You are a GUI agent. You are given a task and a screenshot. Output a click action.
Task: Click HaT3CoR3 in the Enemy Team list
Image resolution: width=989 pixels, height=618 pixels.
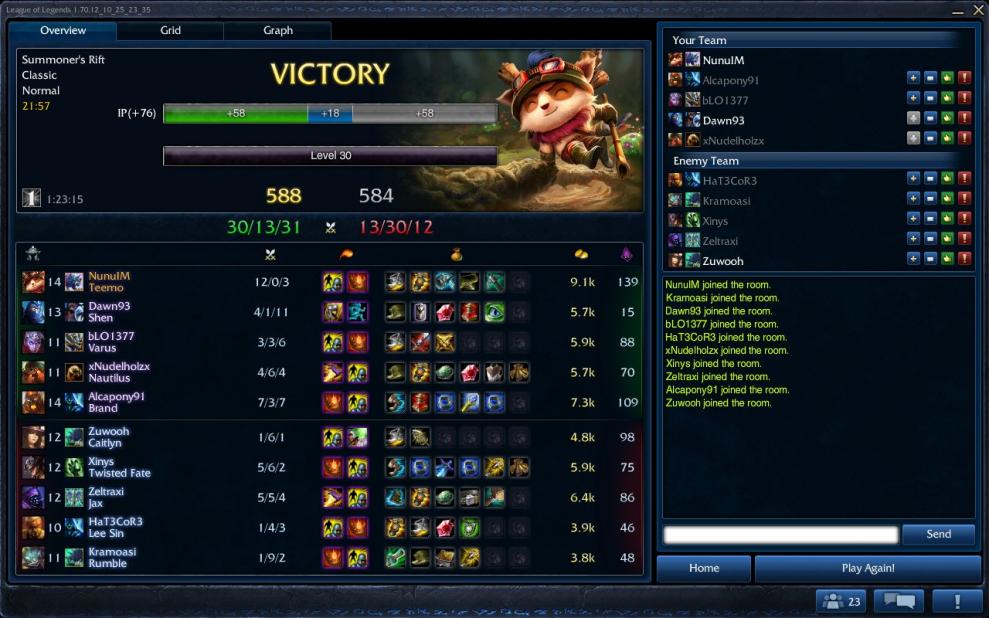pos(730,181)
